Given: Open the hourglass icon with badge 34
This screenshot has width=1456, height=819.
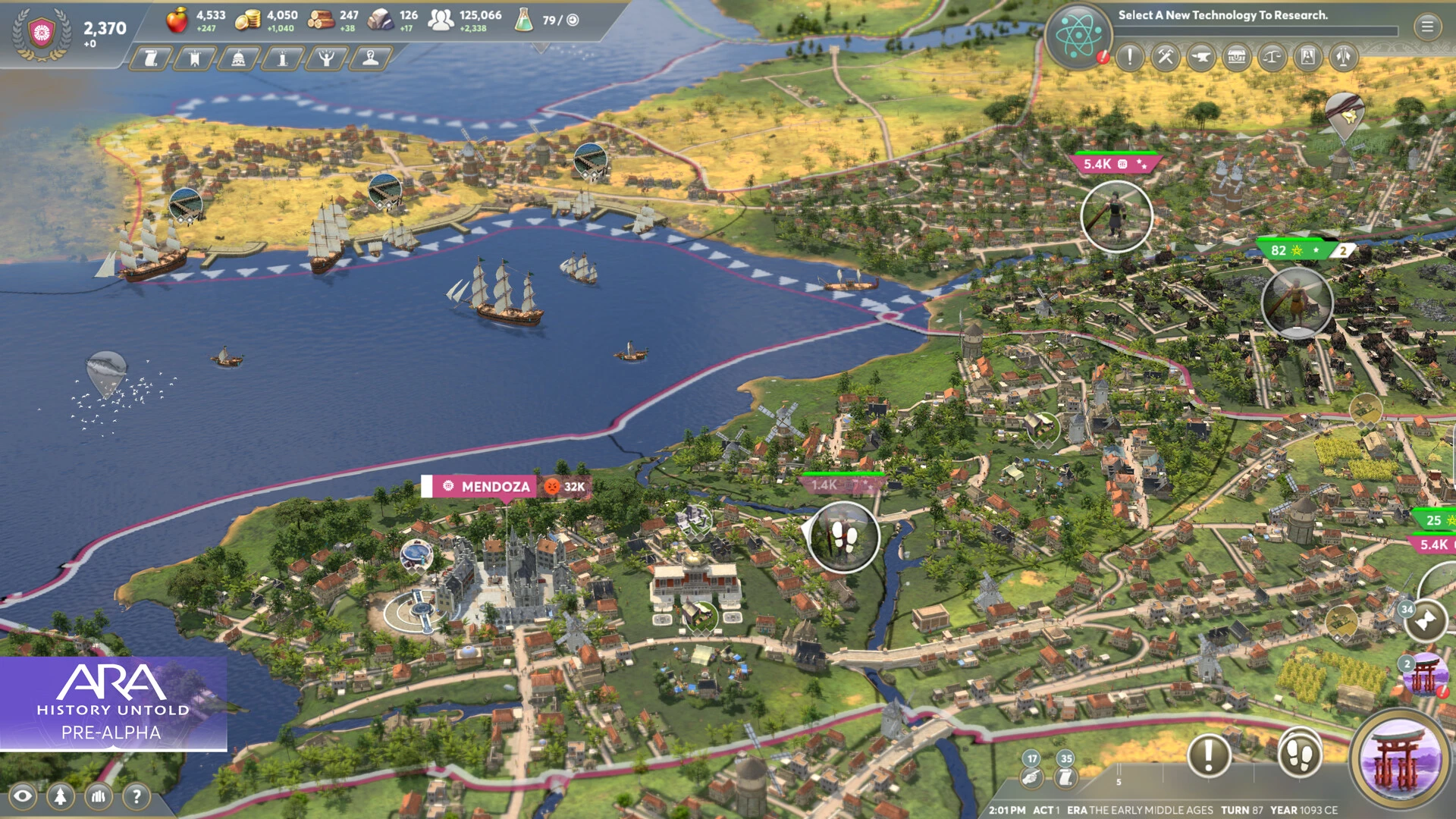Looking at the screenshot, I should coord(1425,622).
